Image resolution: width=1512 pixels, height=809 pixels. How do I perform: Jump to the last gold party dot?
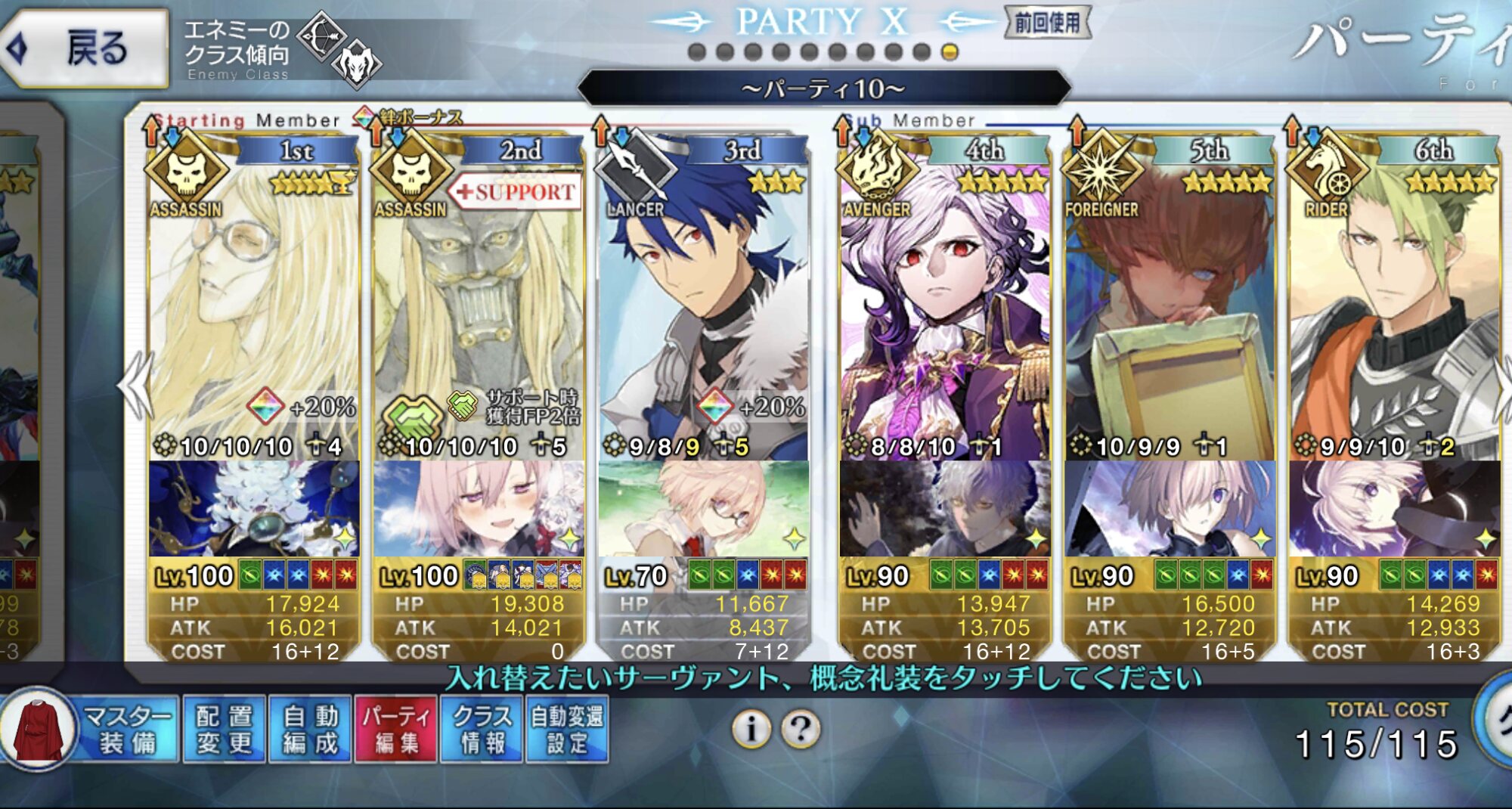coord(950,52)
